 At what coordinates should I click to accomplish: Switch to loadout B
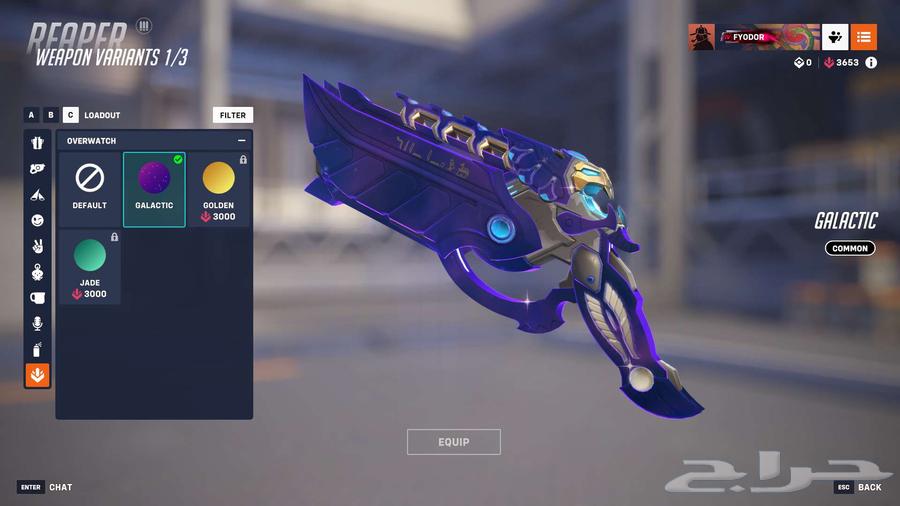tap(51, 115)
